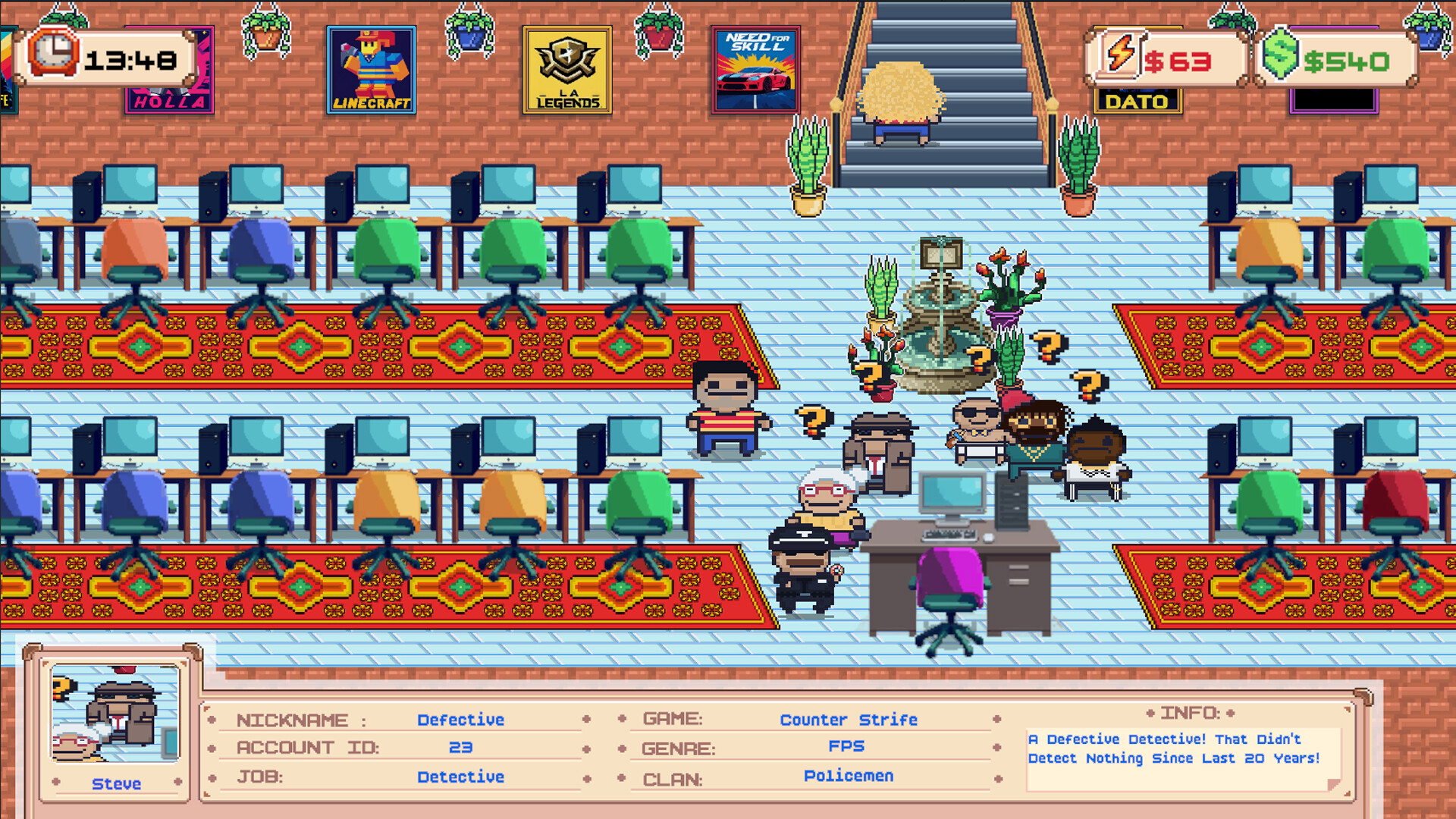Click the DATO label under the energy counter
Screen dimensions: 1456x819
tap(1135, 100)
